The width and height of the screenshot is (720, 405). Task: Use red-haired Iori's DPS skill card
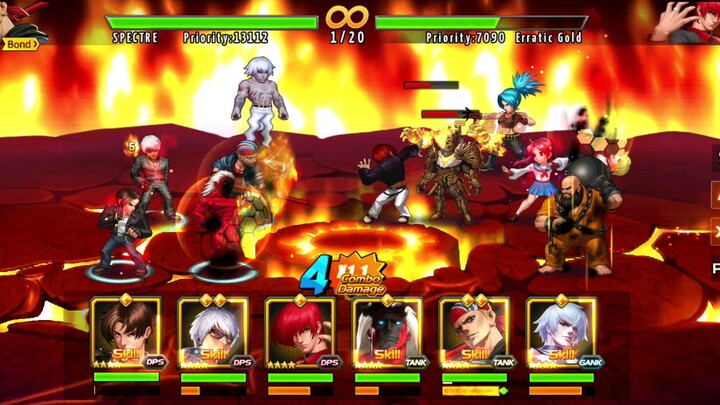pyautogui.click(x=300, y=334)
